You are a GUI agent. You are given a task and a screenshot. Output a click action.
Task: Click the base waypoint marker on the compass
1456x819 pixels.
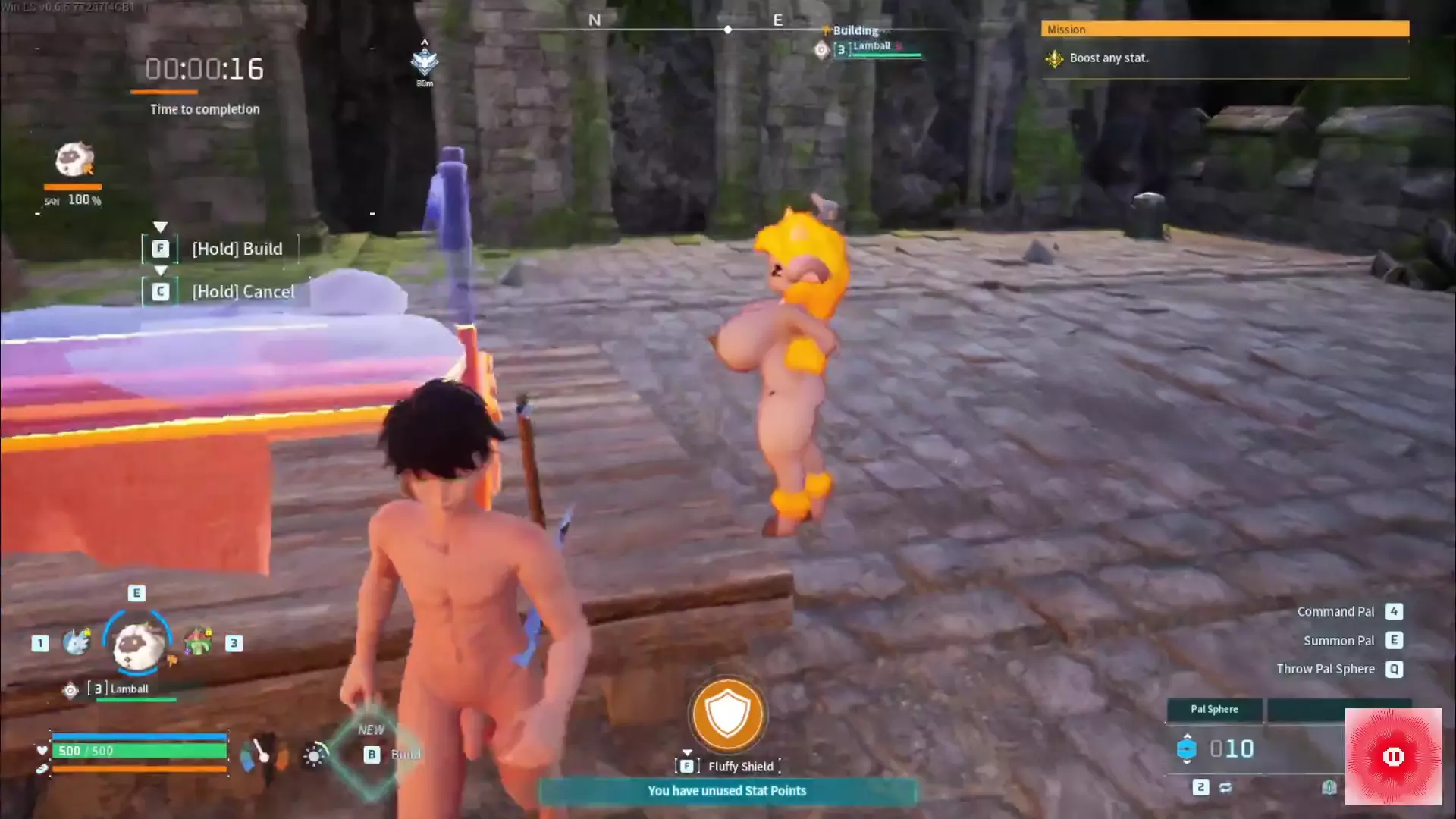click(425, 61)
